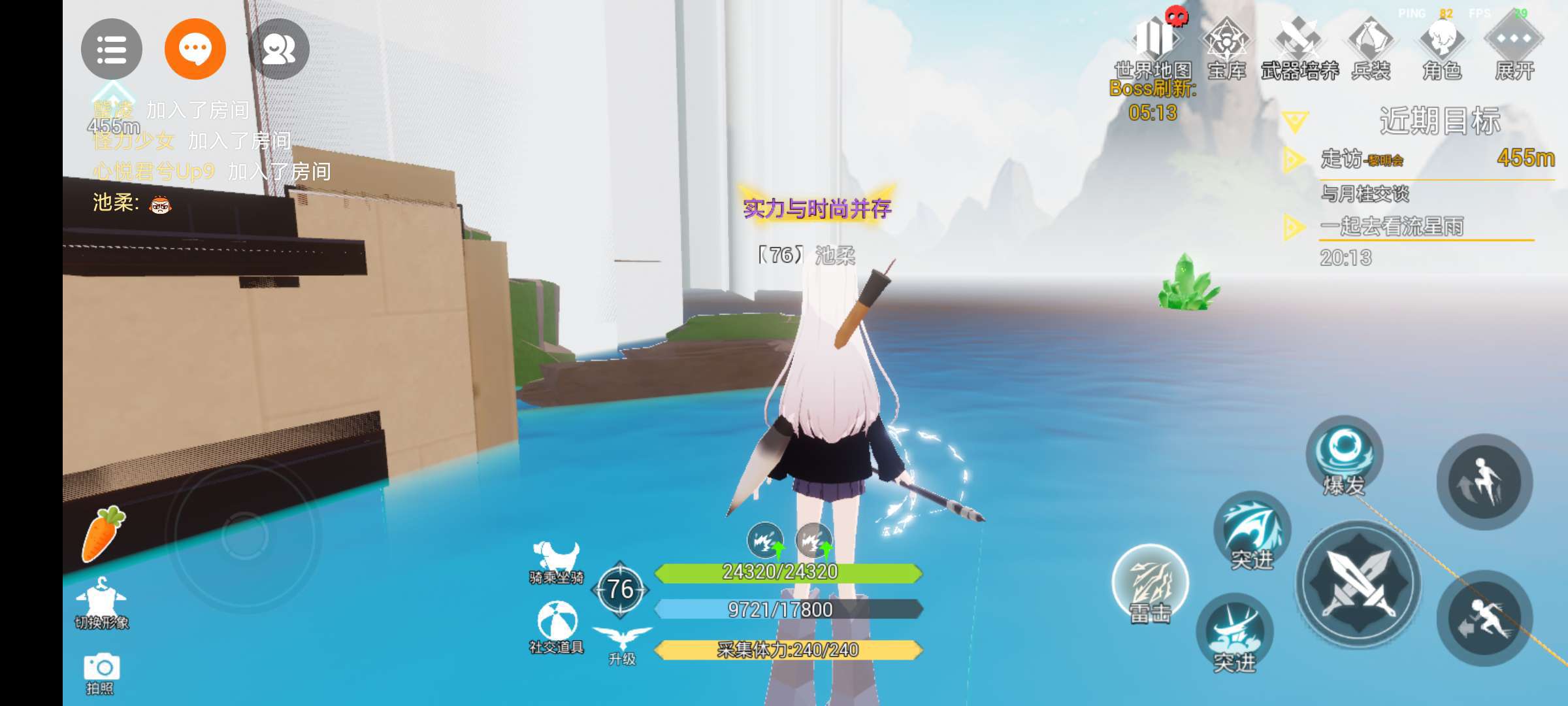The image size is (1568, 706).
Task: Open the hamburger list menu
Action: coord(111,50)
